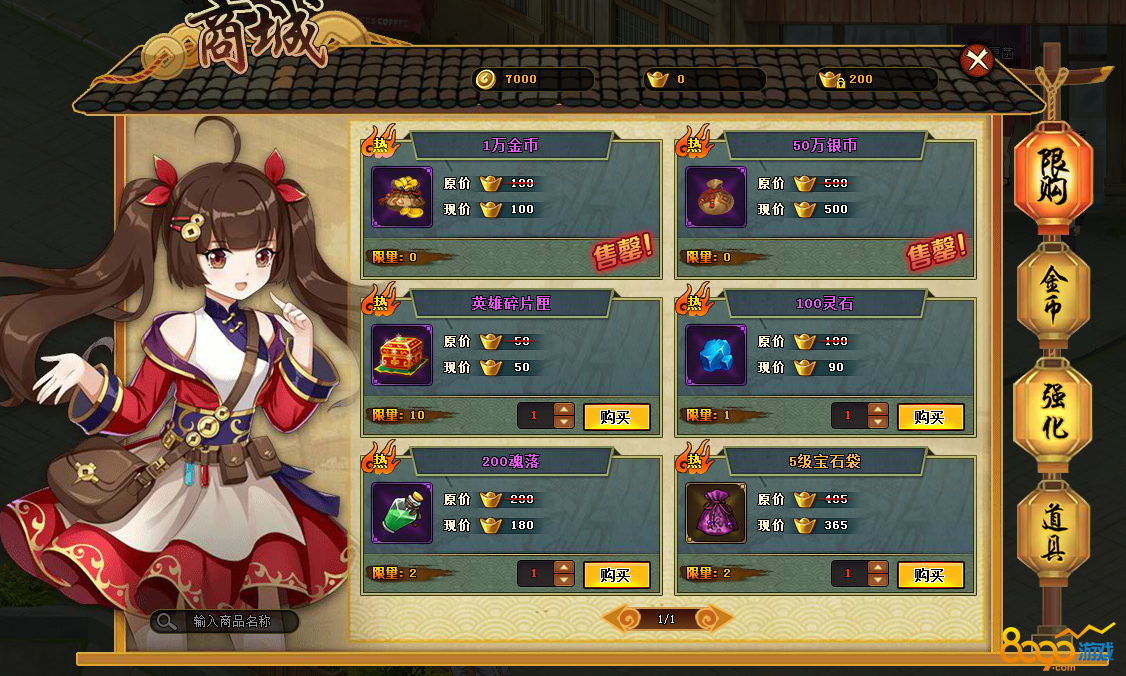
Task: Select the 50万银币 money bag icon
Action: tap(716, 197)
